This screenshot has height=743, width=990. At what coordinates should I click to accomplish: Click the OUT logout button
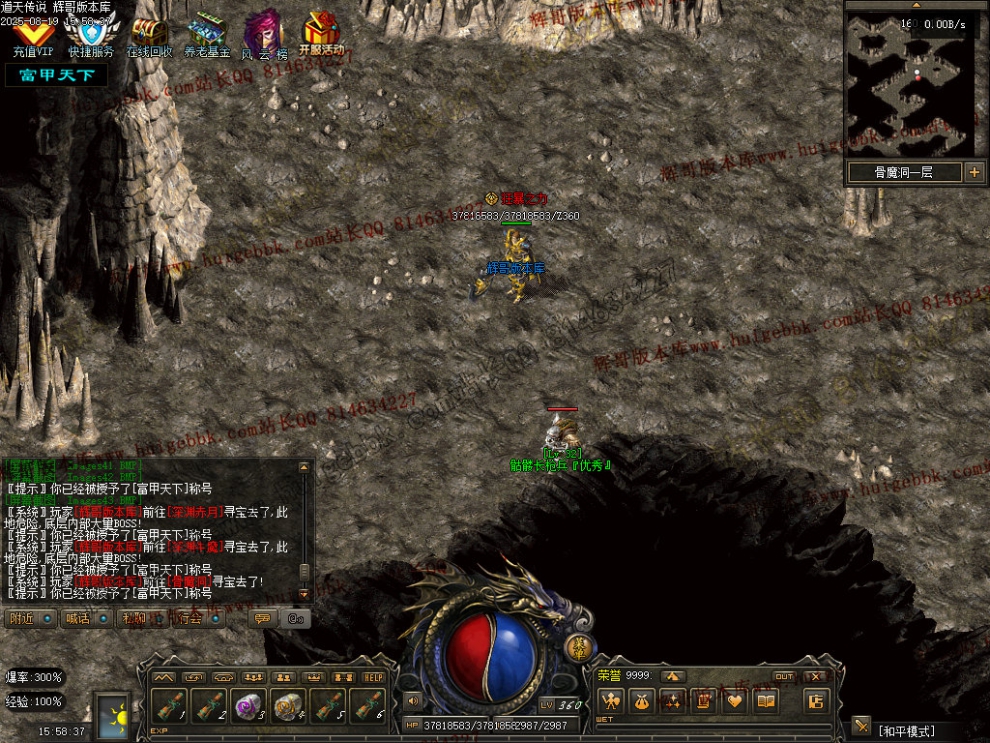coord(784,677)
